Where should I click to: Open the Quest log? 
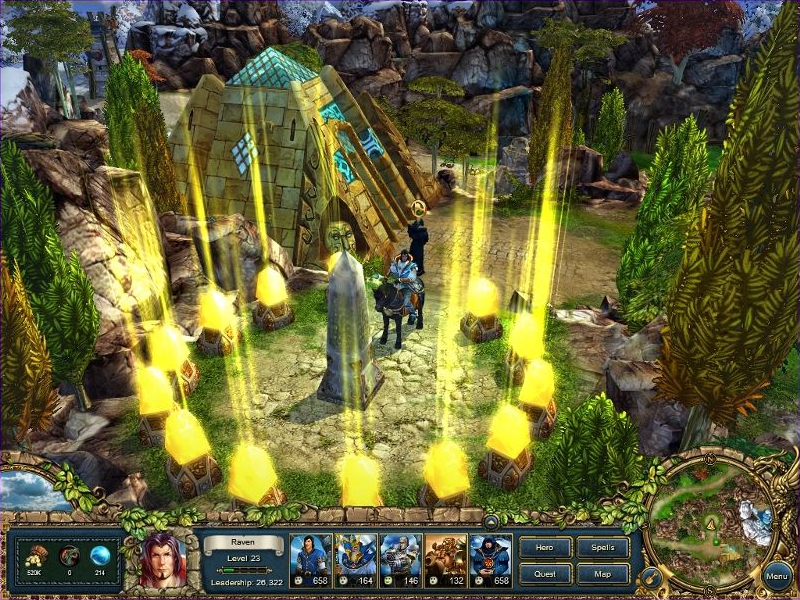coord(546,574)
